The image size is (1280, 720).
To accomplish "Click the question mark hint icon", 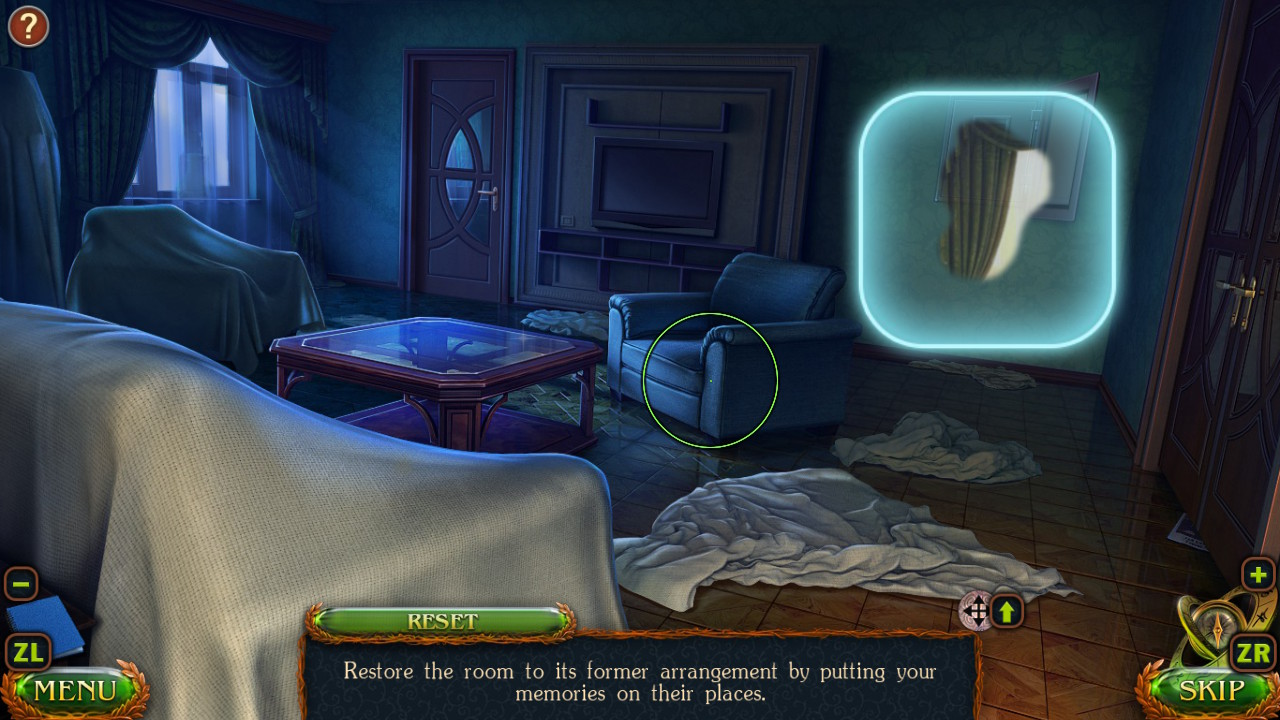I will point(27,26).
